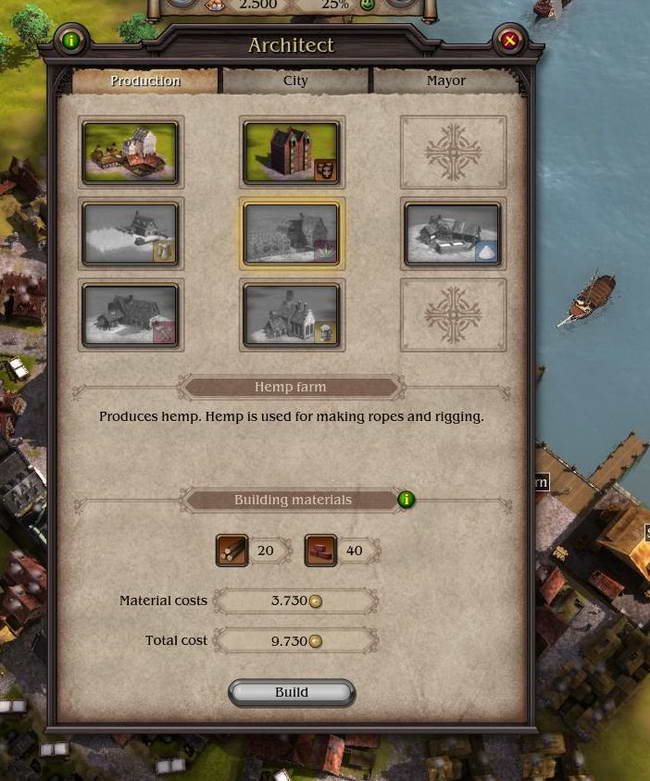
Task: Click the green info button beside the Architect title
Action: (71, 42)
